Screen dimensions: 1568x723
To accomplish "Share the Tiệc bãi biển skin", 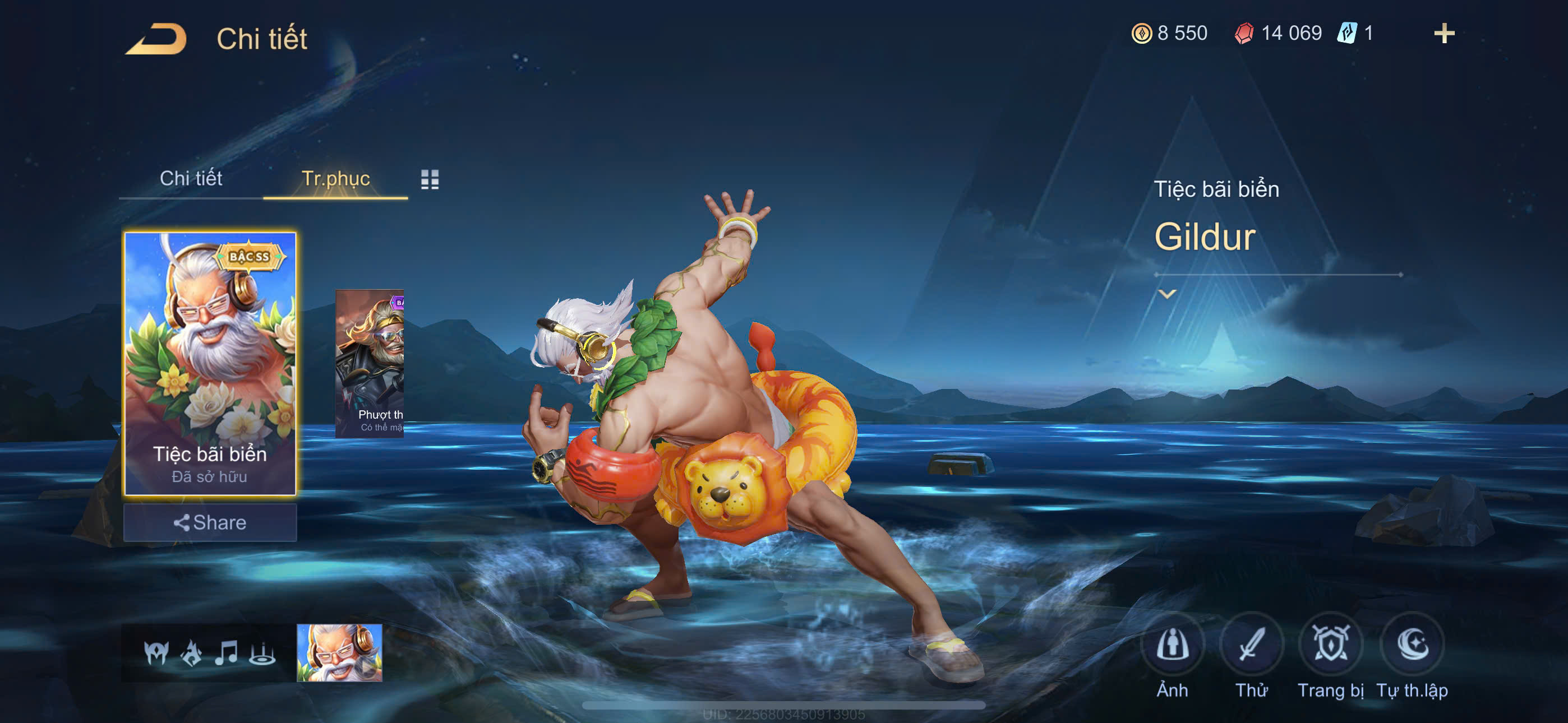I will click(x=210, y=523).
